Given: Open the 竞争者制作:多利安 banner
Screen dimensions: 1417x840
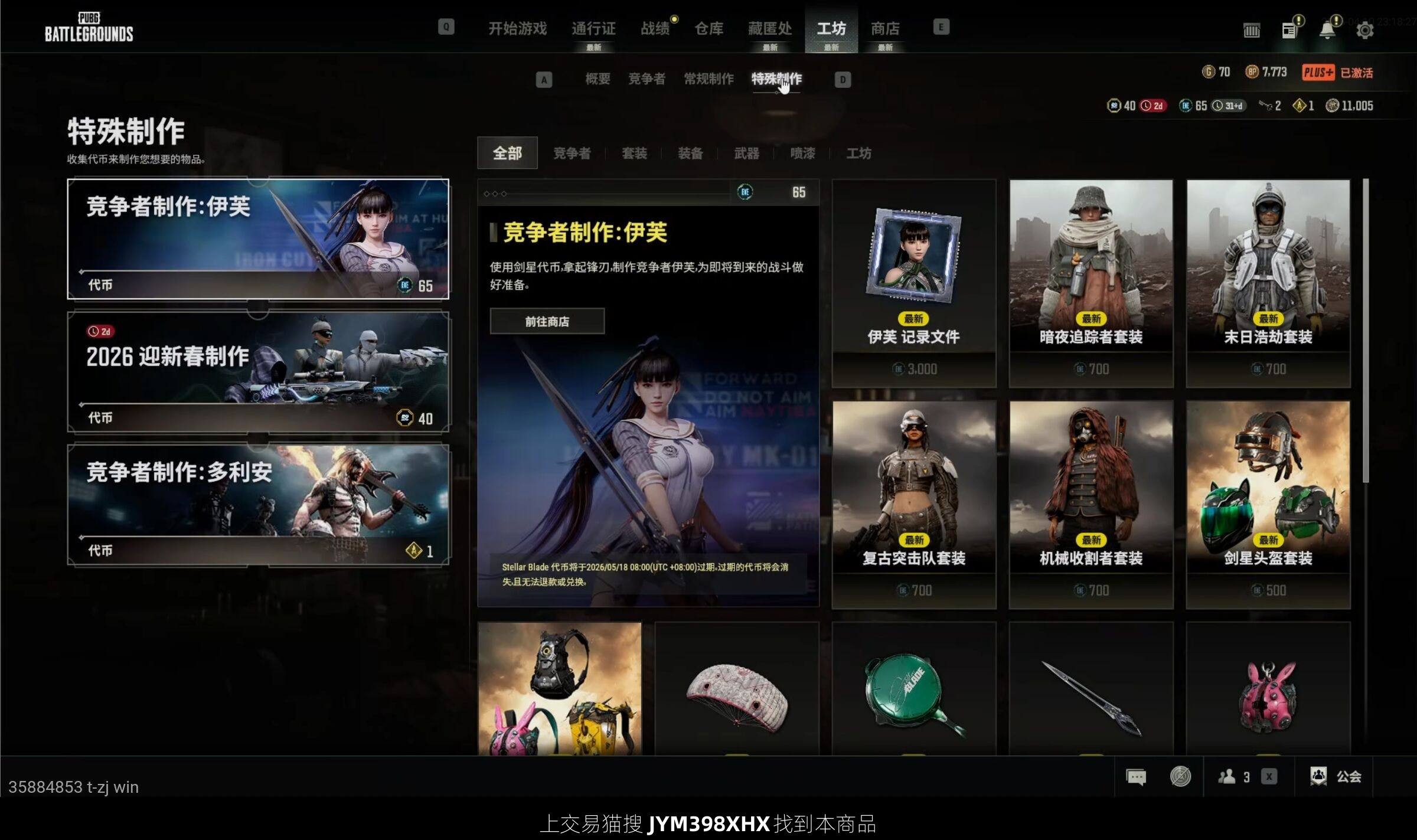Looking at the screenshot, I should coord(258,505).
